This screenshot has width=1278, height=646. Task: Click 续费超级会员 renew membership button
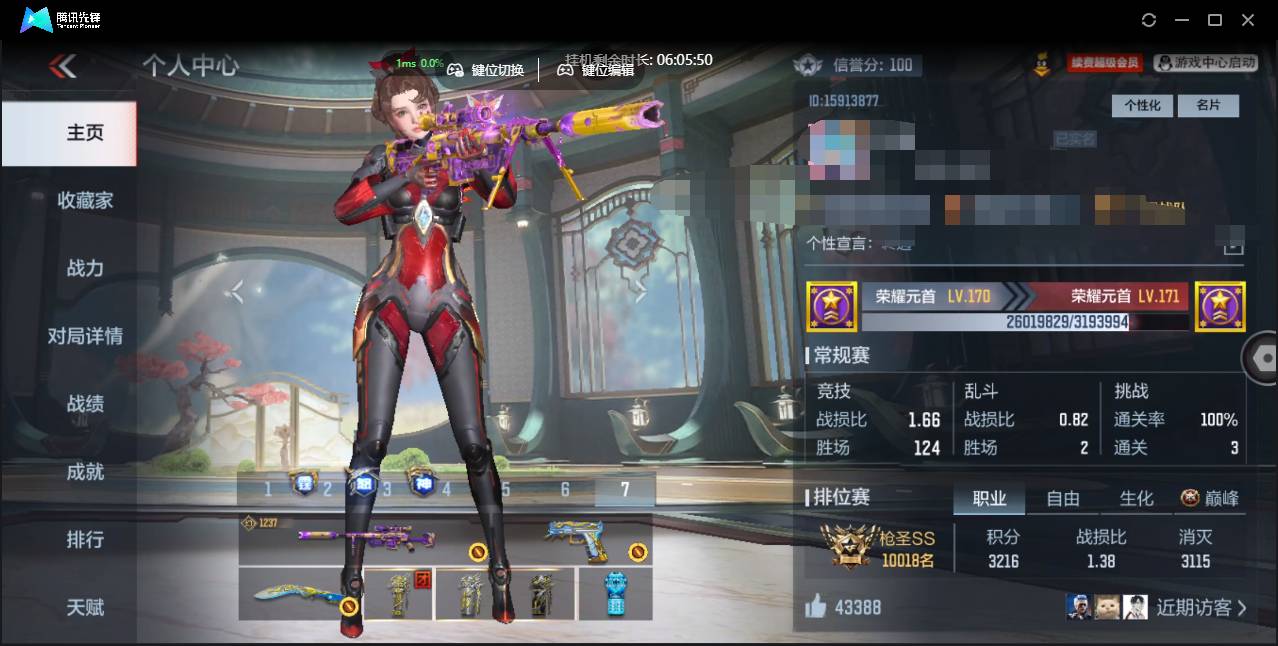coord(1105,63)
